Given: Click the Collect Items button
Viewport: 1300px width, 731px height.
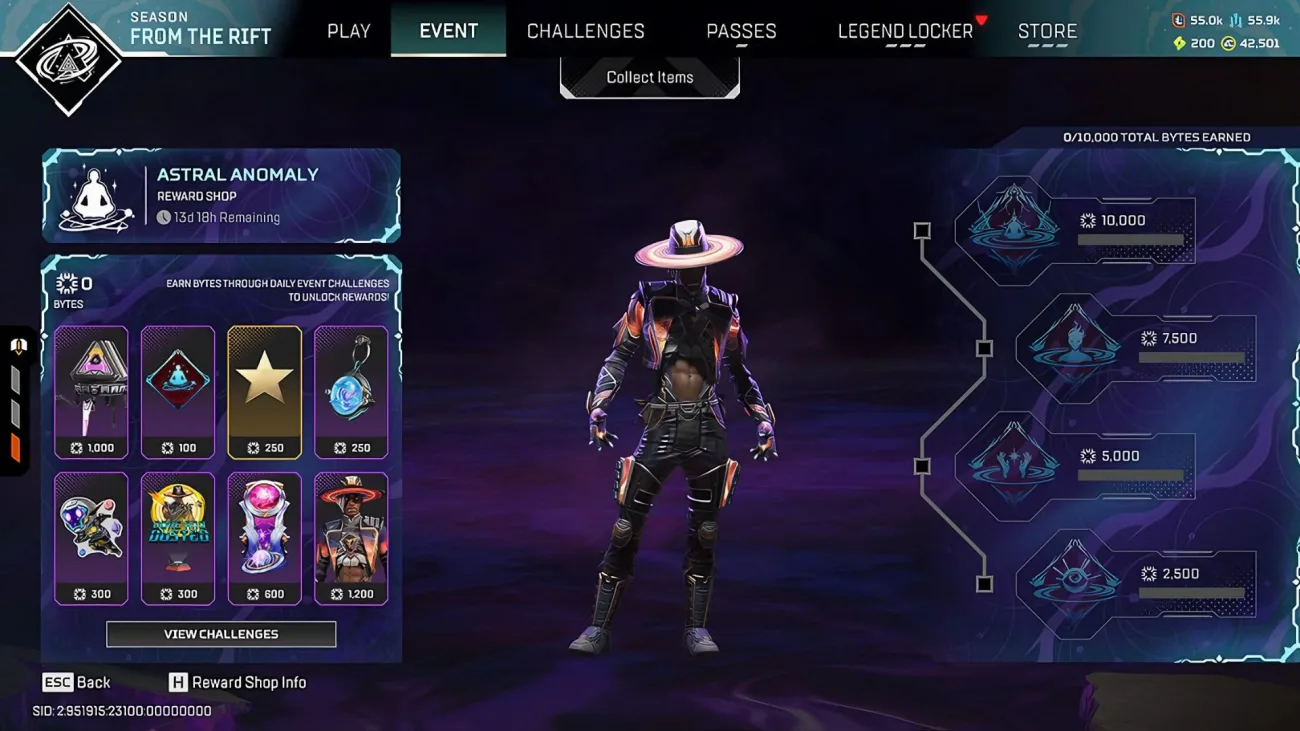Looking at the screenshot, I should tap(649, 76).
